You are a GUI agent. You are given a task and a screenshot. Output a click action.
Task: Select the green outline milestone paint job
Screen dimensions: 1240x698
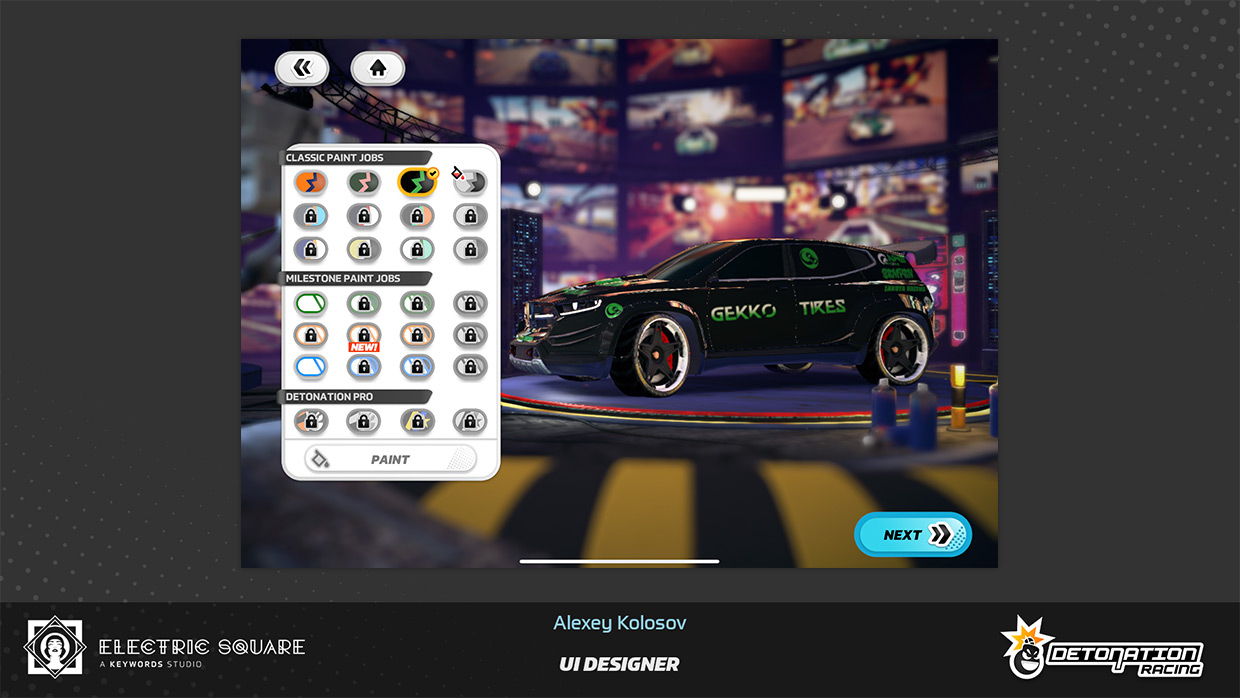click(x=311, y=303)
